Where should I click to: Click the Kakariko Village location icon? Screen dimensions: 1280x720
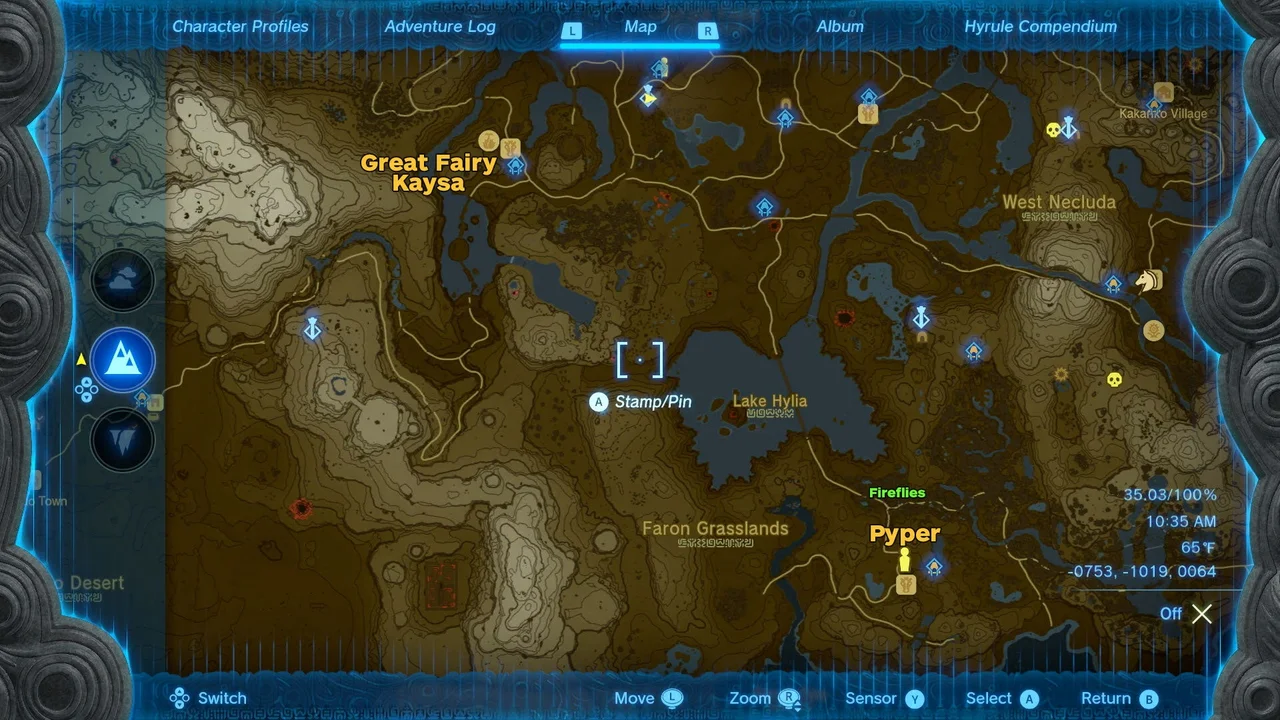(1162, 92)
